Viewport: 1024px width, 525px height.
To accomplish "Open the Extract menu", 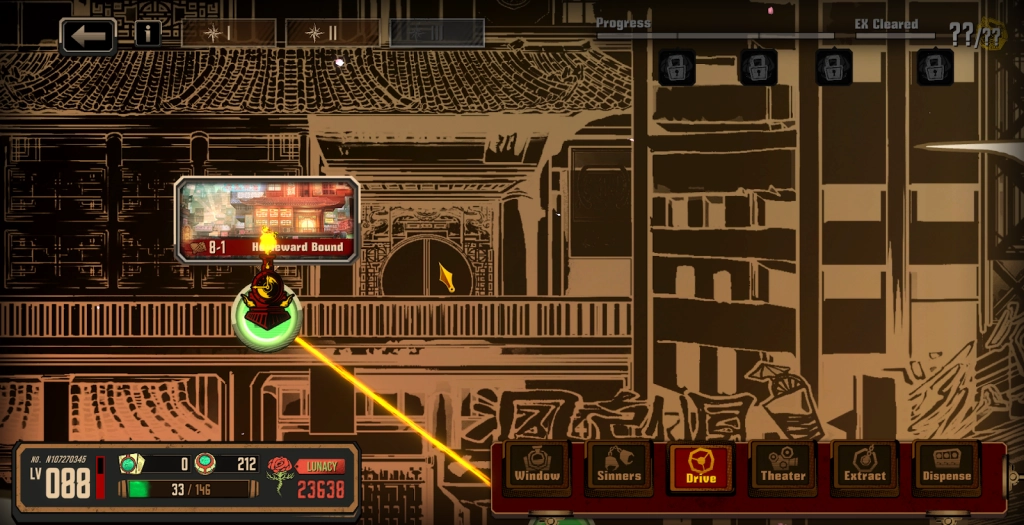I will pos(864,467).
